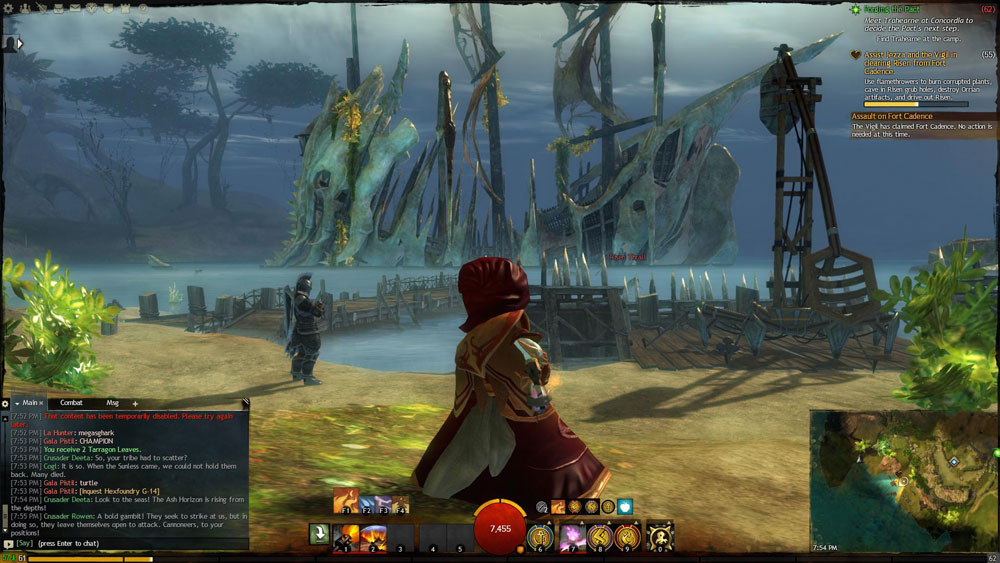Activate the elite skill in slot 0
Viewport: 1000px width, 563px height.
click(x=659, y=537)
